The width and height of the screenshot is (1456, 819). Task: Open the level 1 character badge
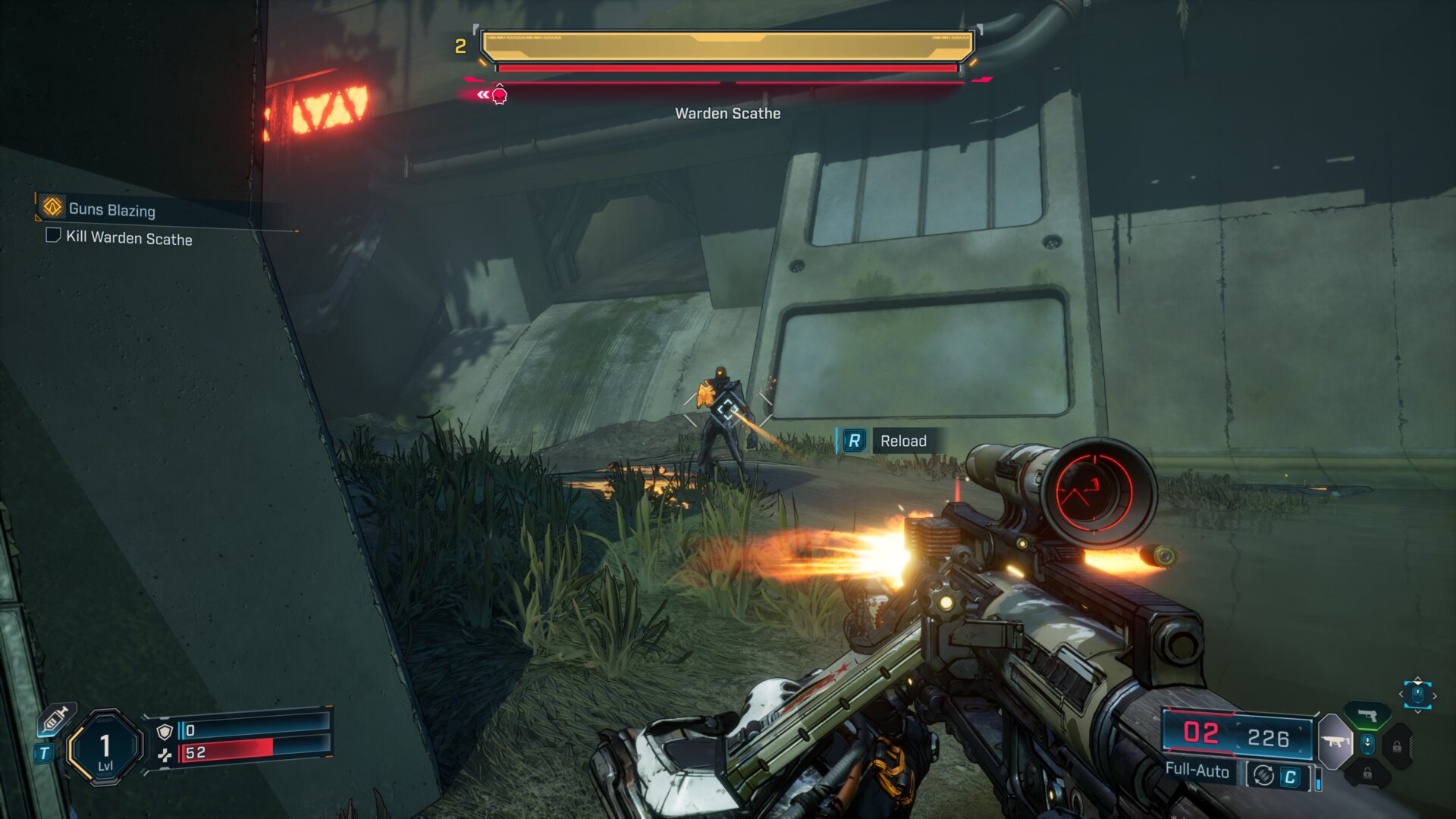pyautogui.click(x=105, y=748)
